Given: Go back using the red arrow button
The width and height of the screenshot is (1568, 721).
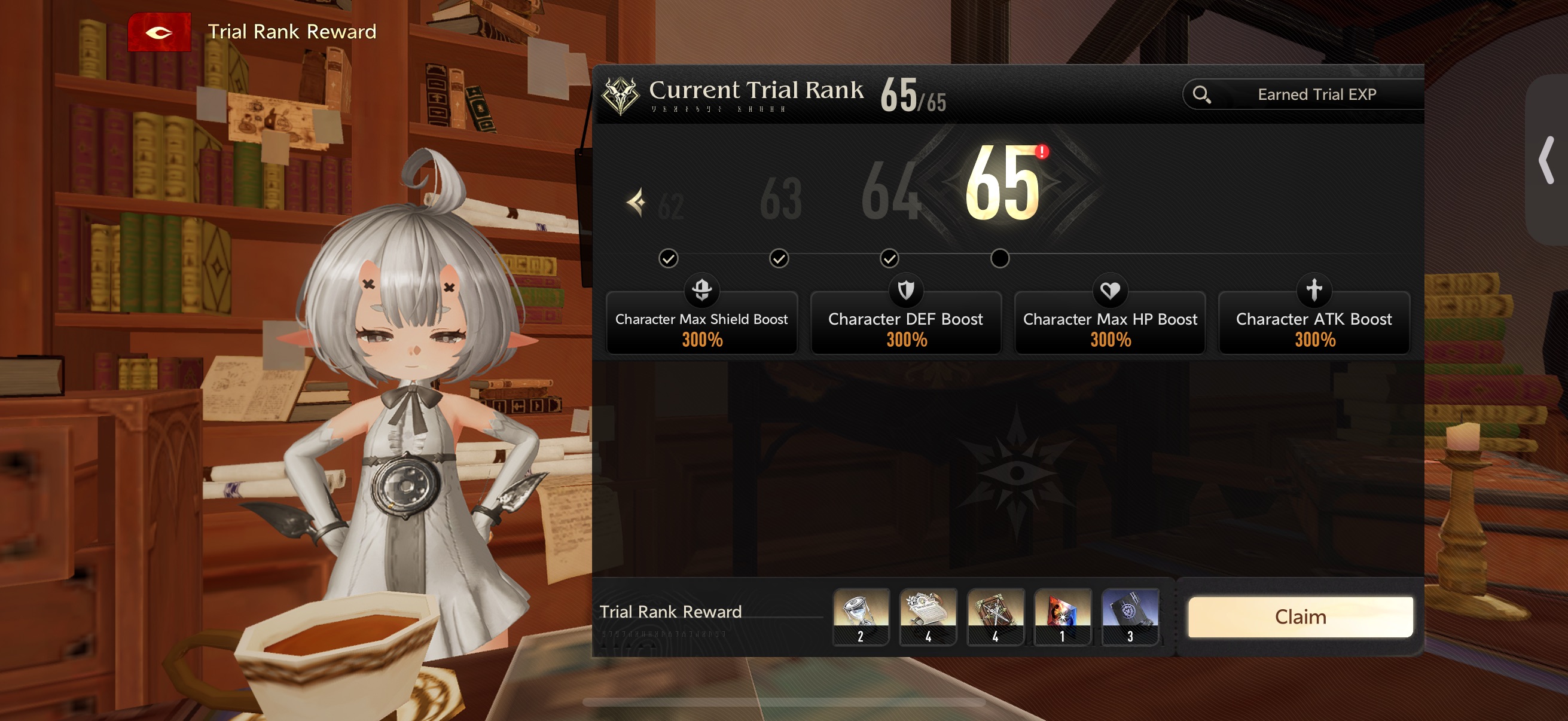Looking at the screenshot, I should (x=159, y=32).
